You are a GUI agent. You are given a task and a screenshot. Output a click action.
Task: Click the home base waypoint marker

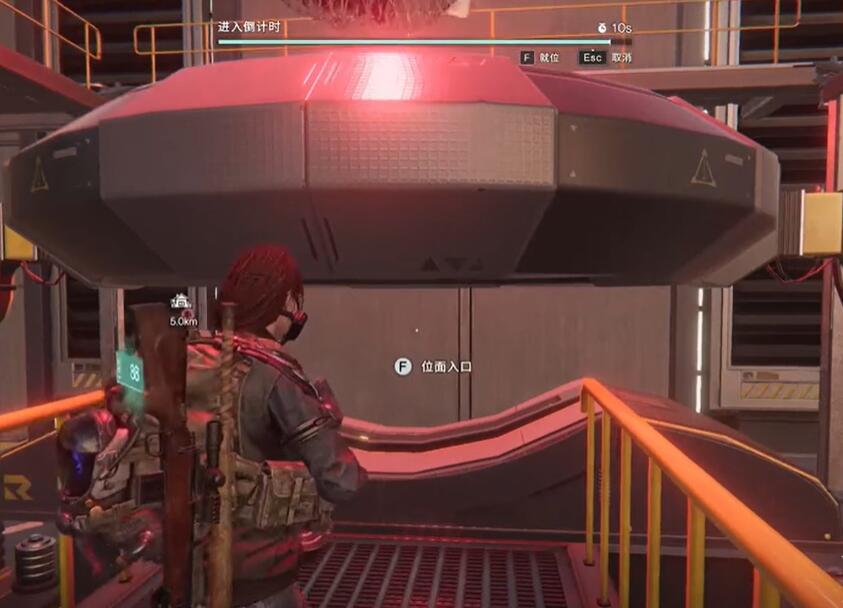click(x=182, y=301)
